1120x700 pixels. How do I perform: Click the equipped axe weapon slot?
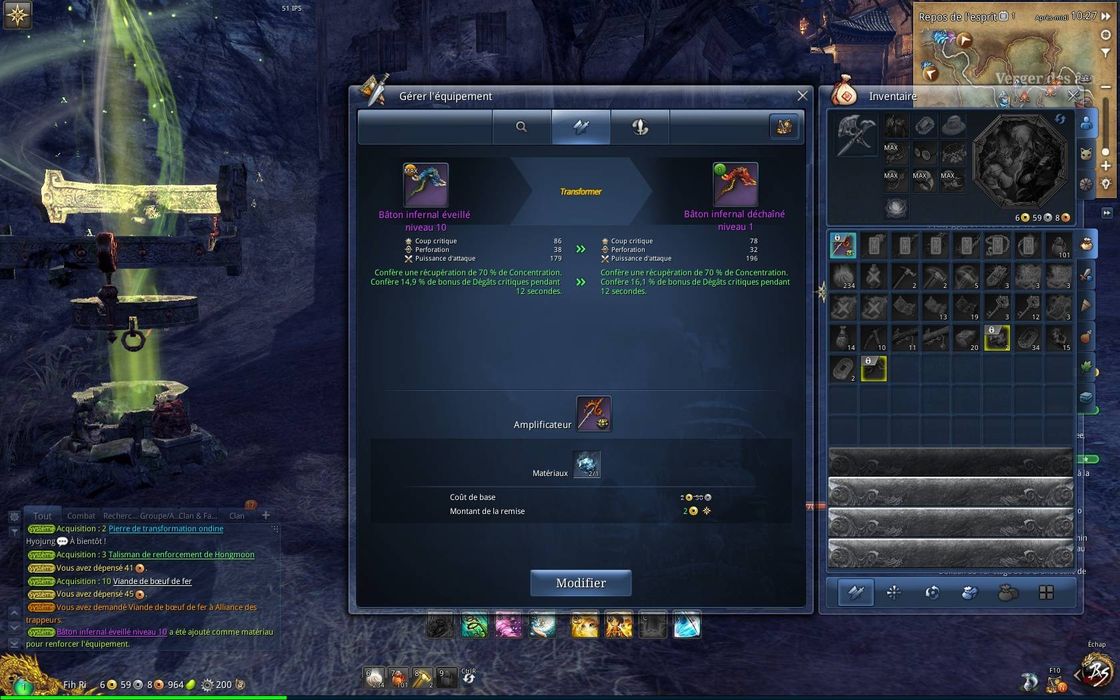854,134
